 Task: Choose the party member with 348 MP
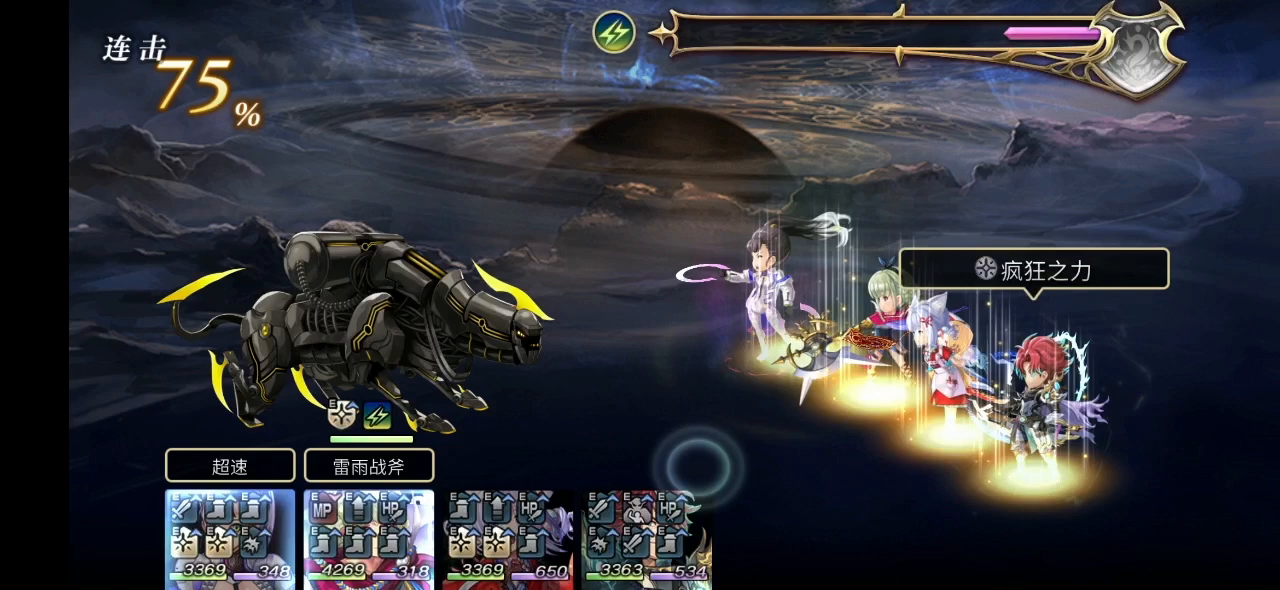click(x=230, y=538)
